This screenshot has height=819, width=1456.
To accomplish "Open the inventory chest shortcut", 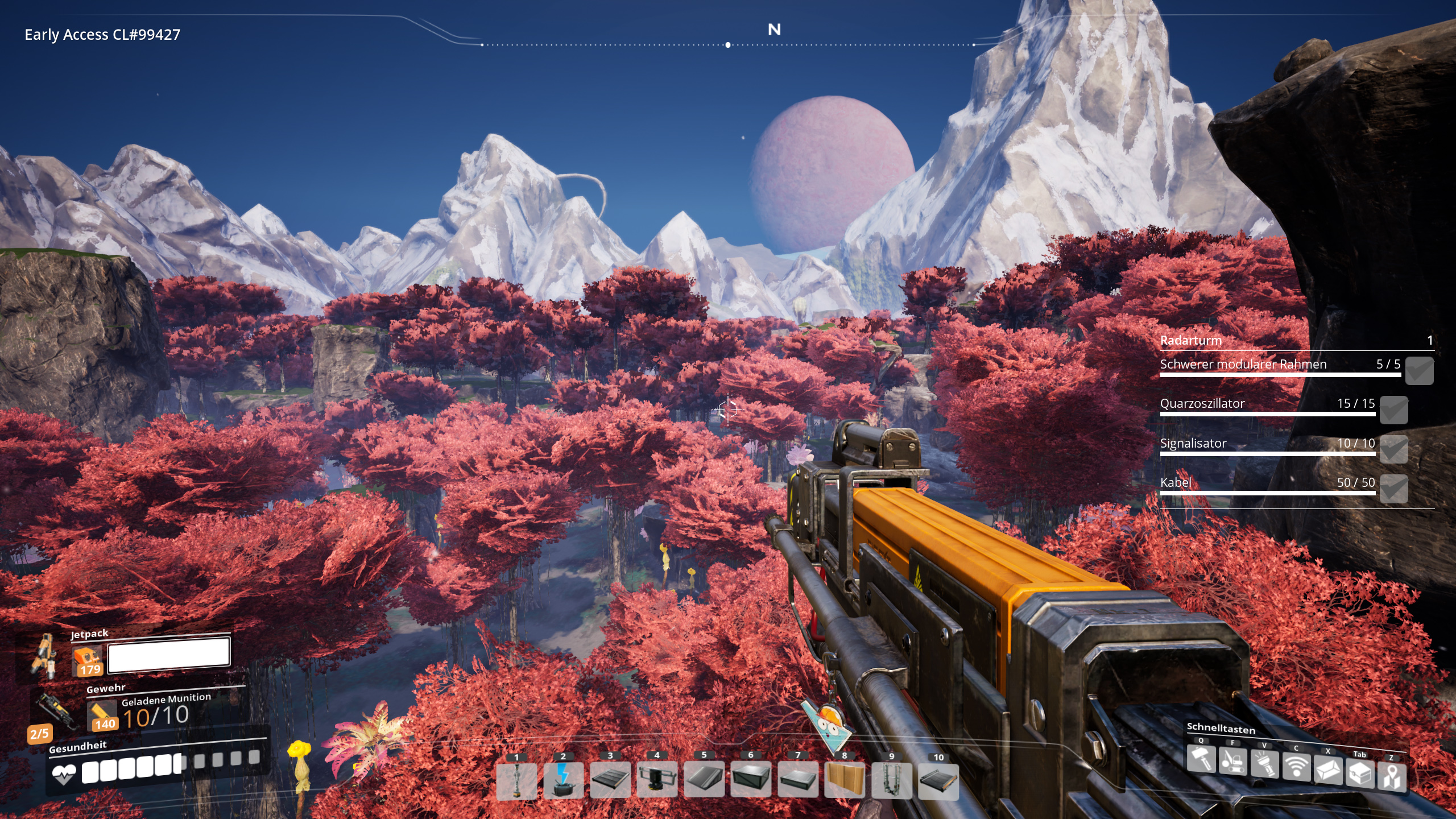I will 1360,773.
